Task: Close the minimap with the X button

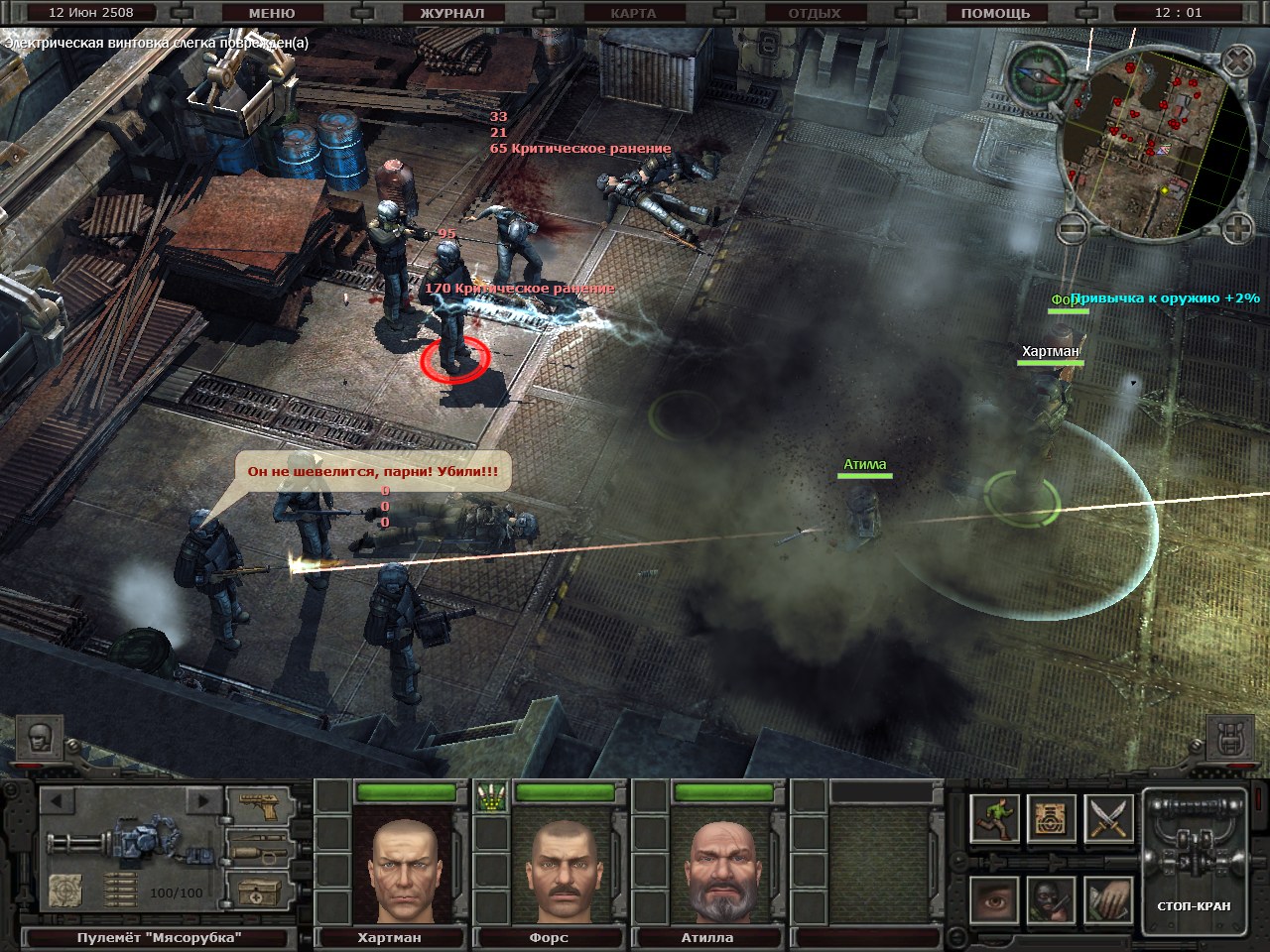Action: pyautogui.click(x=1236, y=62)
